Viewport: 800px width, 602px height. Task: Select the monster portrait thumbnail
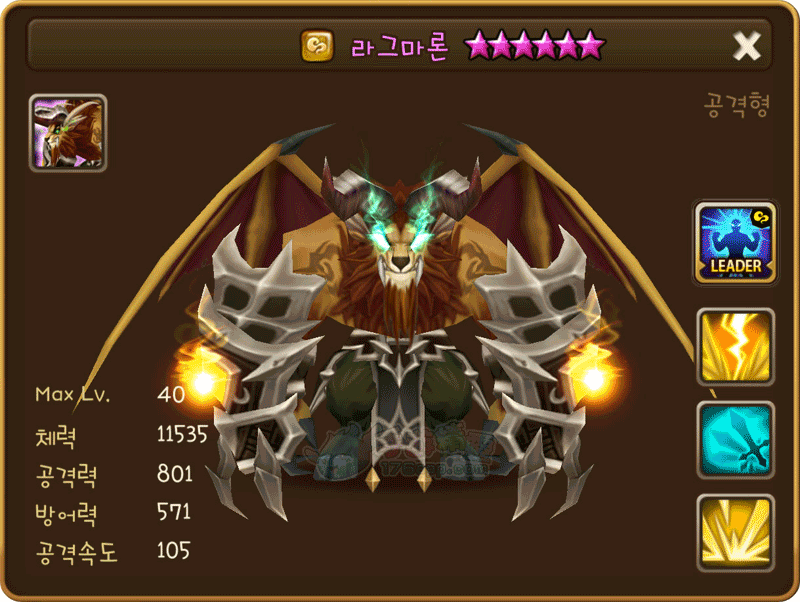[x=68, y=133]
